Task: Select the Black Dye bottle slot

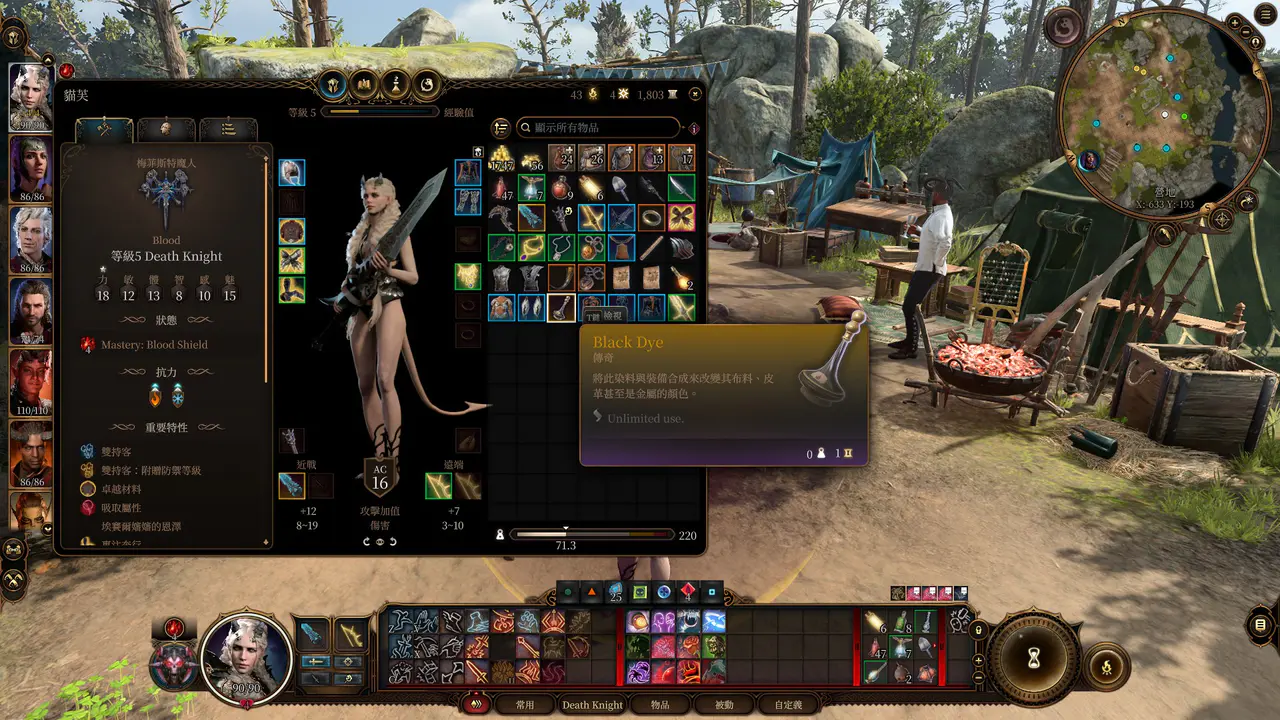Action: pos(561,308)
